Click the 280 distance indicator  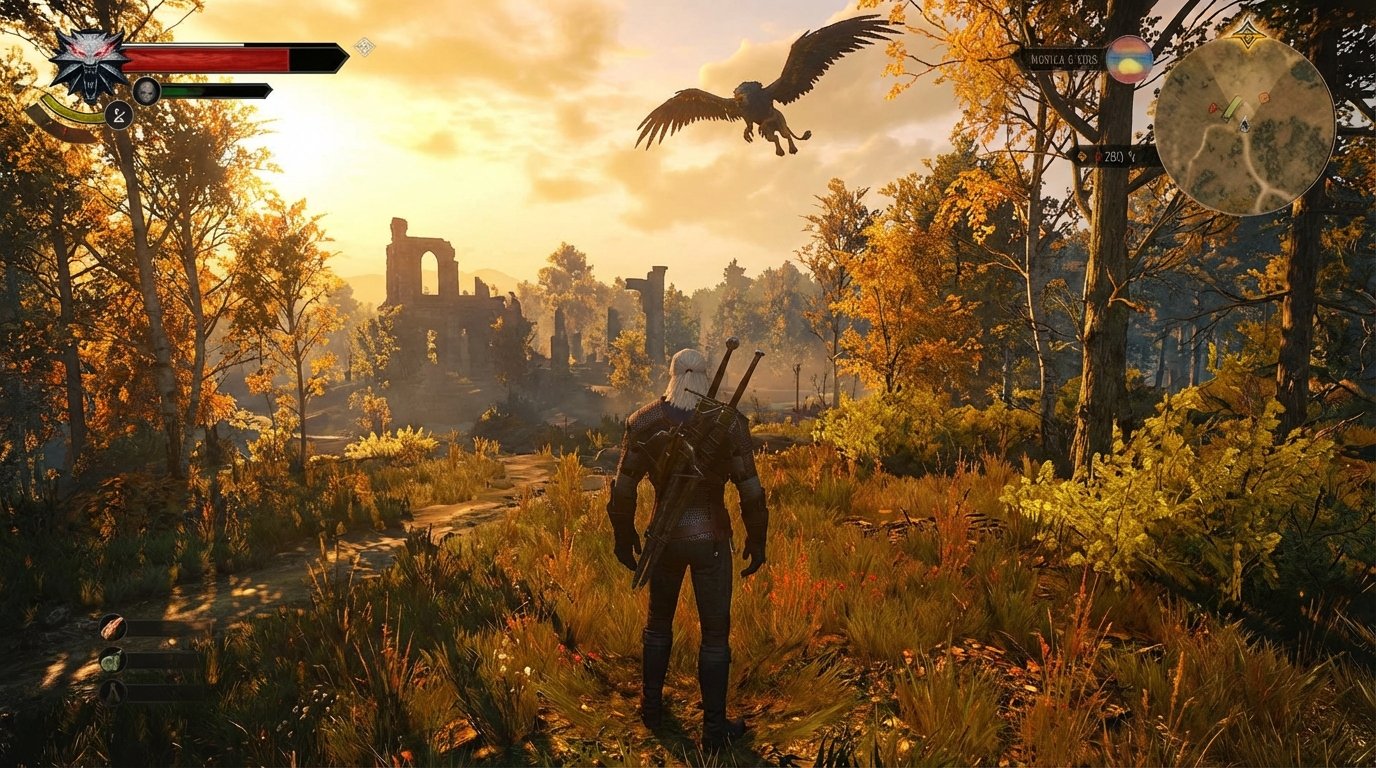coord(1114,156)
